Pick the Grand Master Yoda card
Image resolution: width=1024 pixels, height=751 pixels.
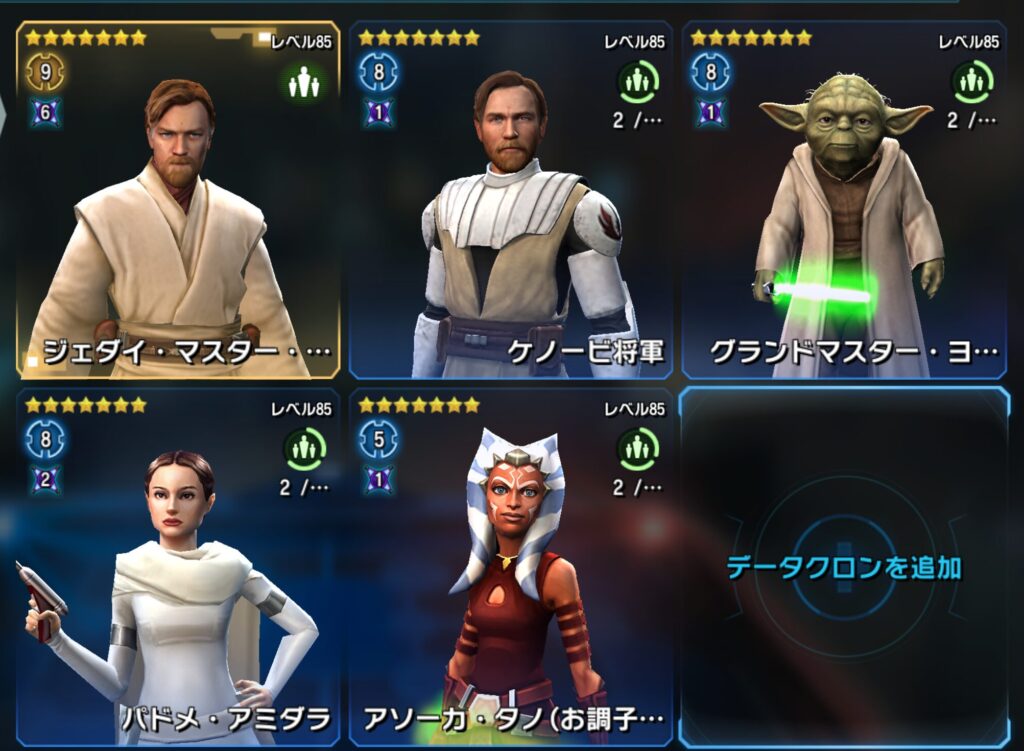pos(845,200)
